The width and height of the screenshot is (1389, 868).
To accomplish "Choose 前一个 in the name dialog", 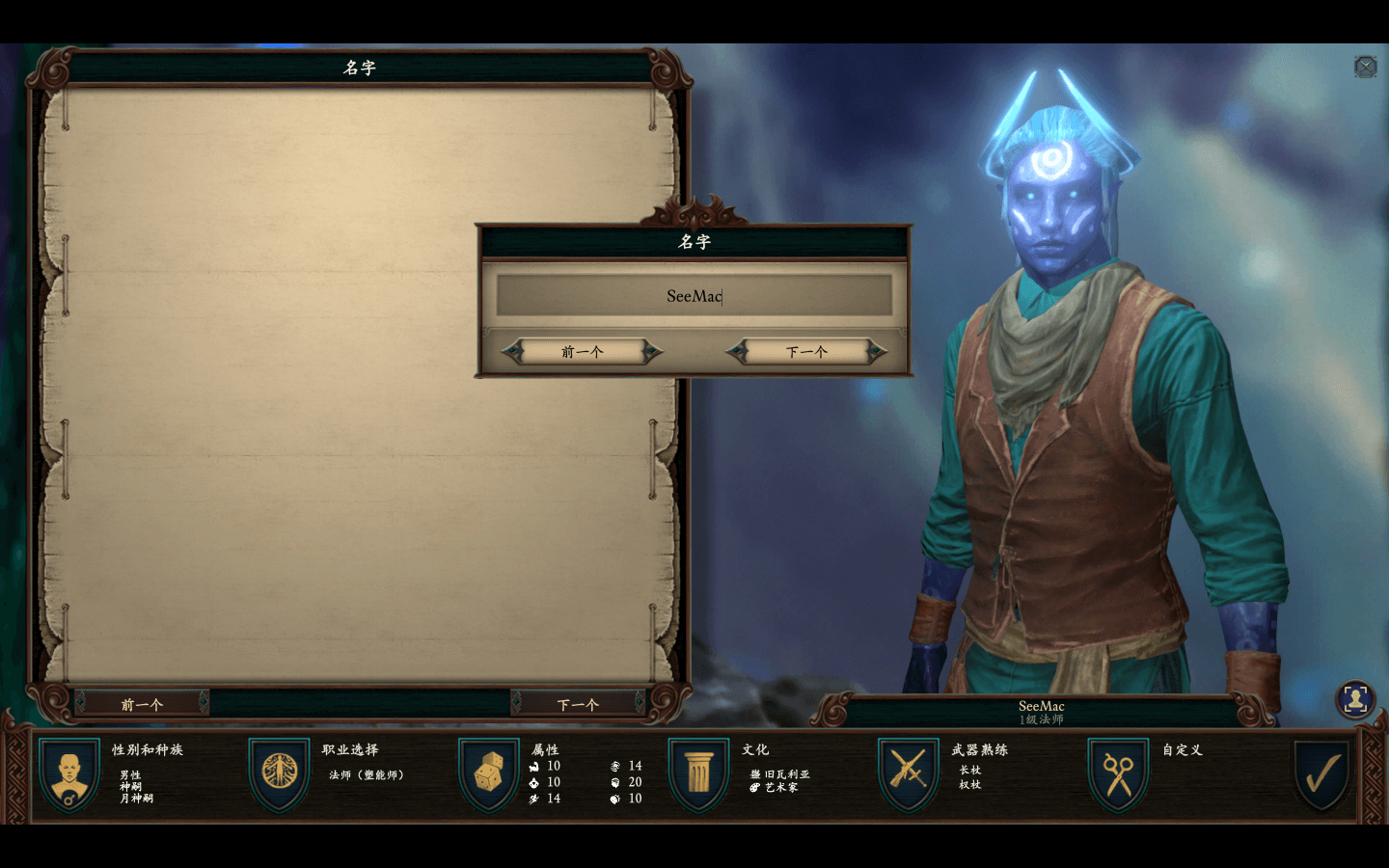I will pos(583,352).
